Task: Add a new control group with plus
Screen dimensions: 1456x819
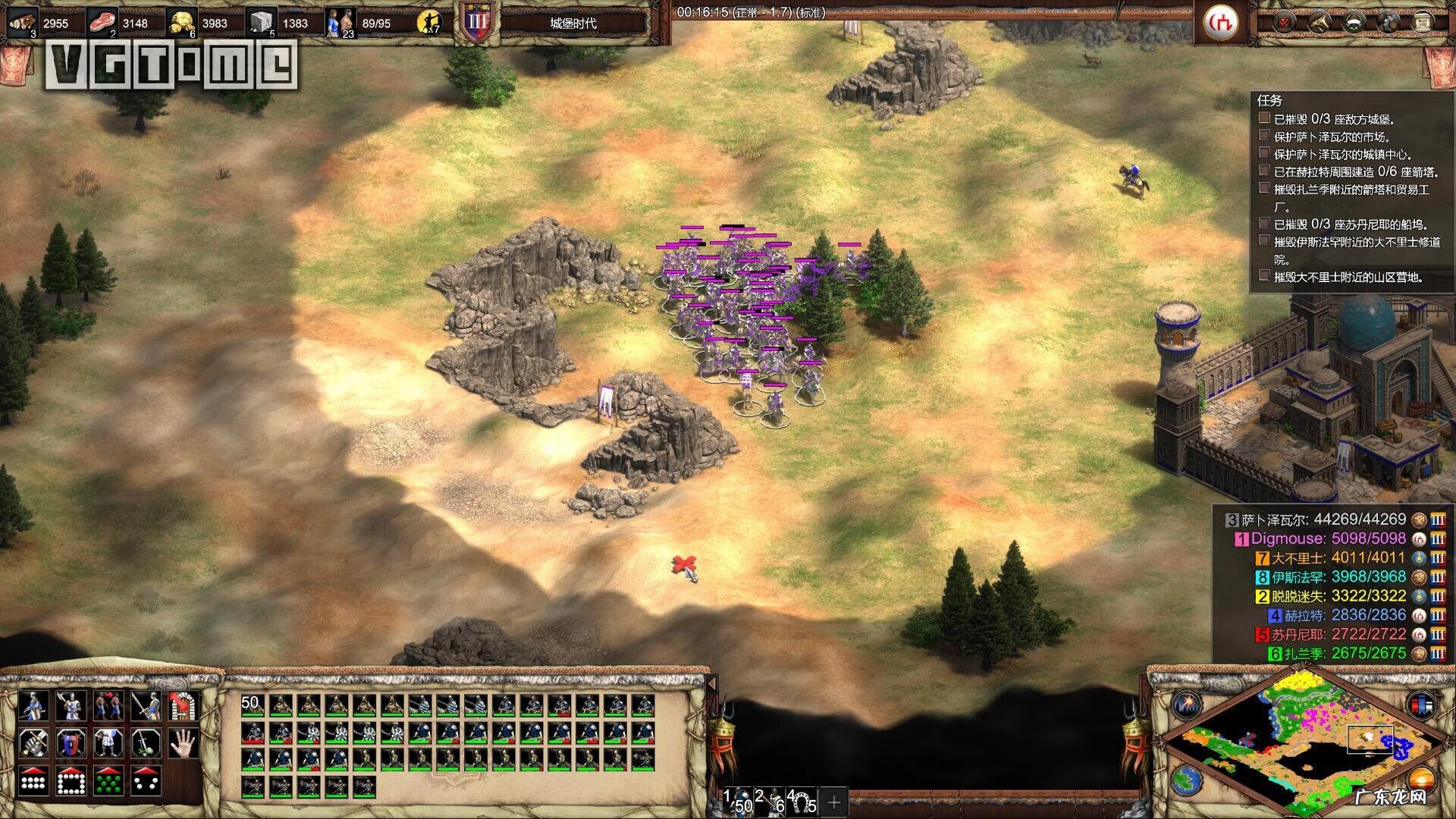Action: pyautogui.click(x=834, y=801)
